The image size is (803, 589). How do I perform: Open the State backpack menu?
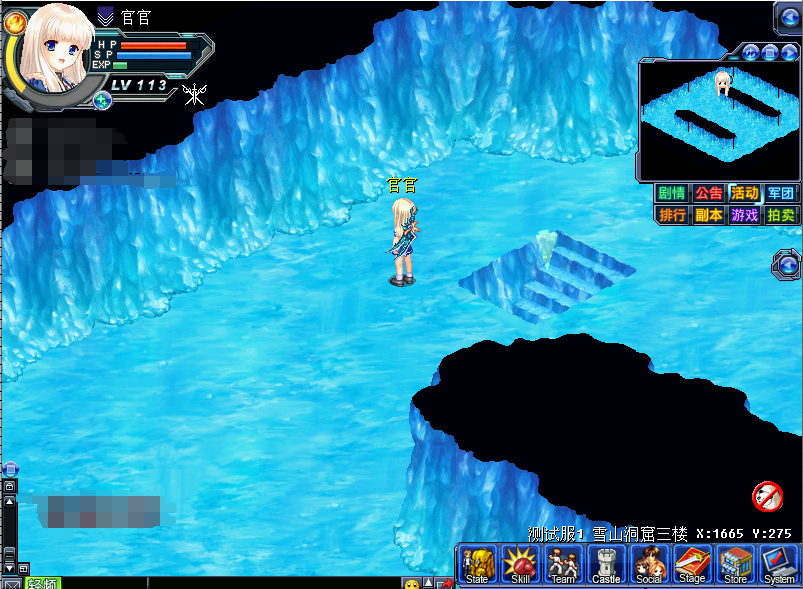click(x=477, y=564)
